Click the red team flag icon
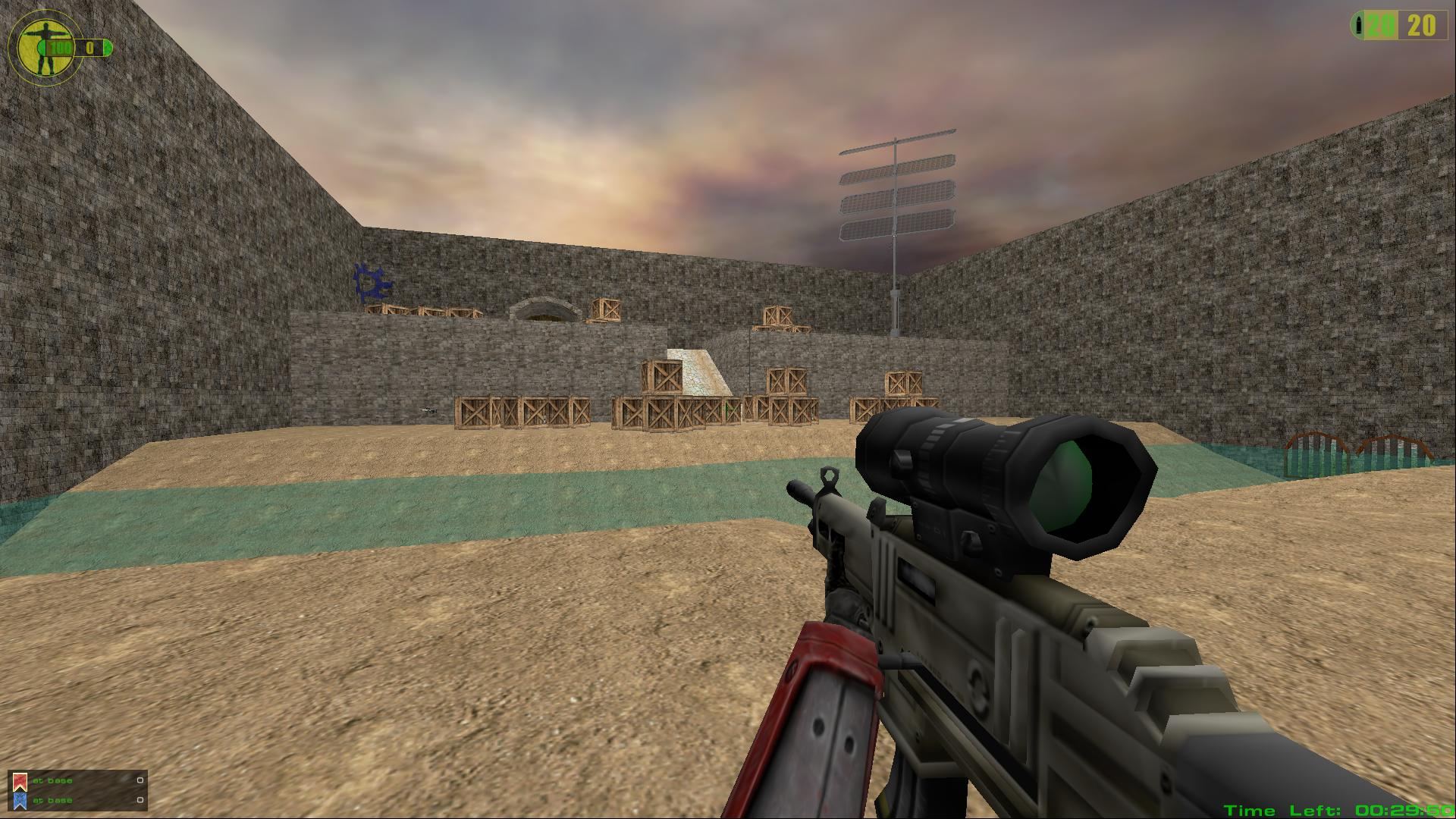1456x819 pixels. (x=20, y=781)
